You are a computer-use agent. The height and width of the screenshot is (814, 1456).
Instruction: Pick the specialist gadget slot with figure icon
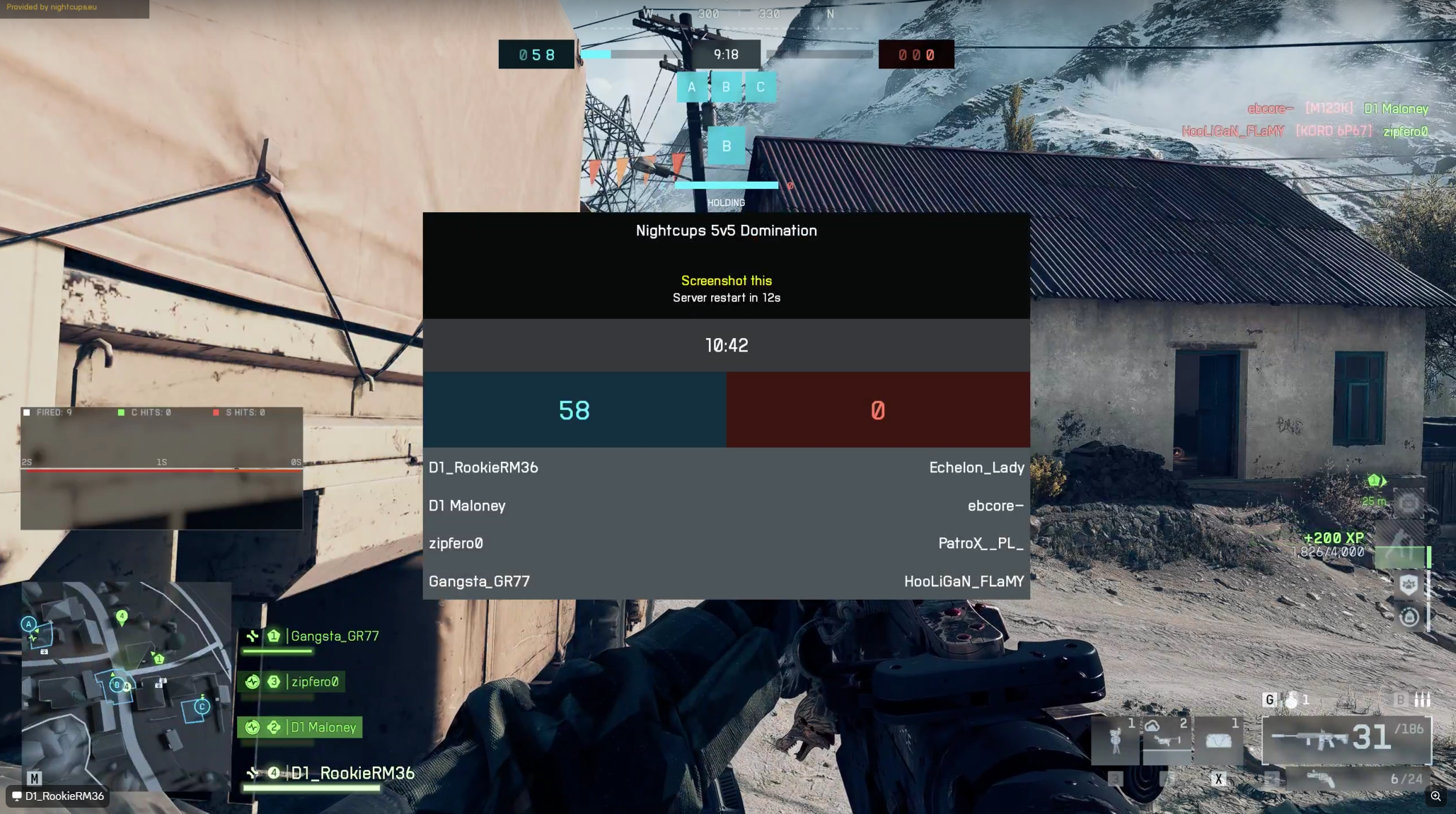1116,740
